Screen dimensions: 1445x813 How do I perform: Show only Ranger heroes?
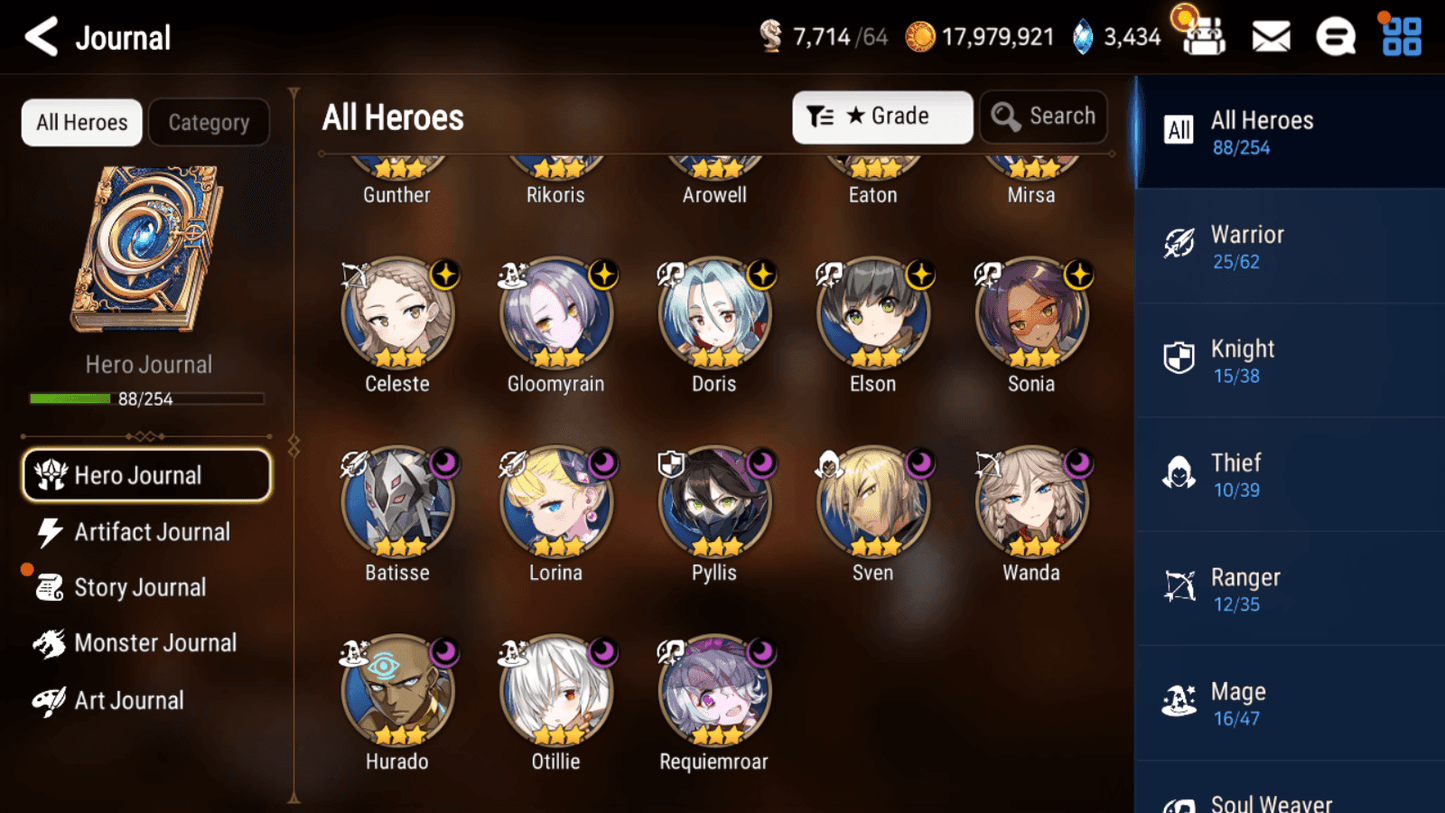1289,589
